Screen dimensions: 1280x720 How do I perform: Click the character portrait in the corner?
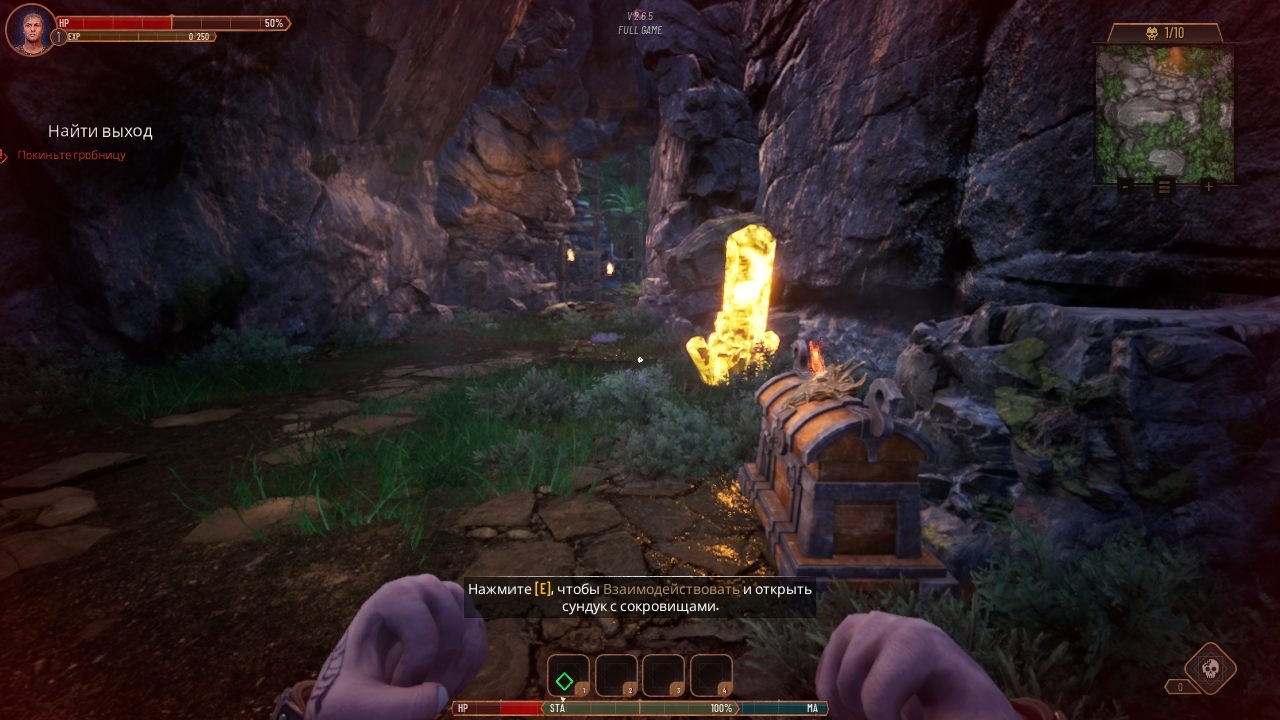[30, 29]
